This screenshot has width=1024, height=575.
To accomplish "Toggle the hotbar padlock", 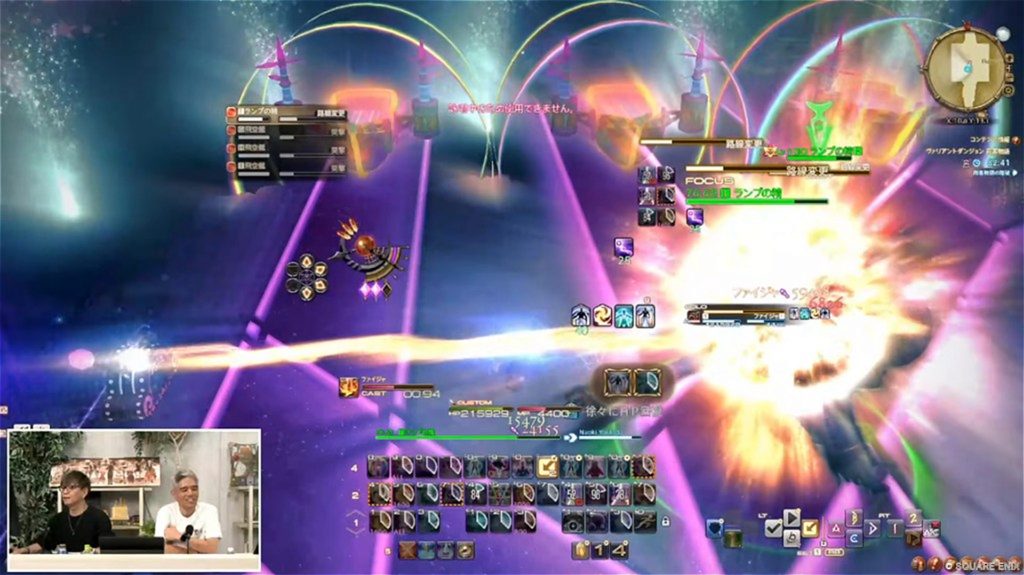I will [x=665, y=521].
